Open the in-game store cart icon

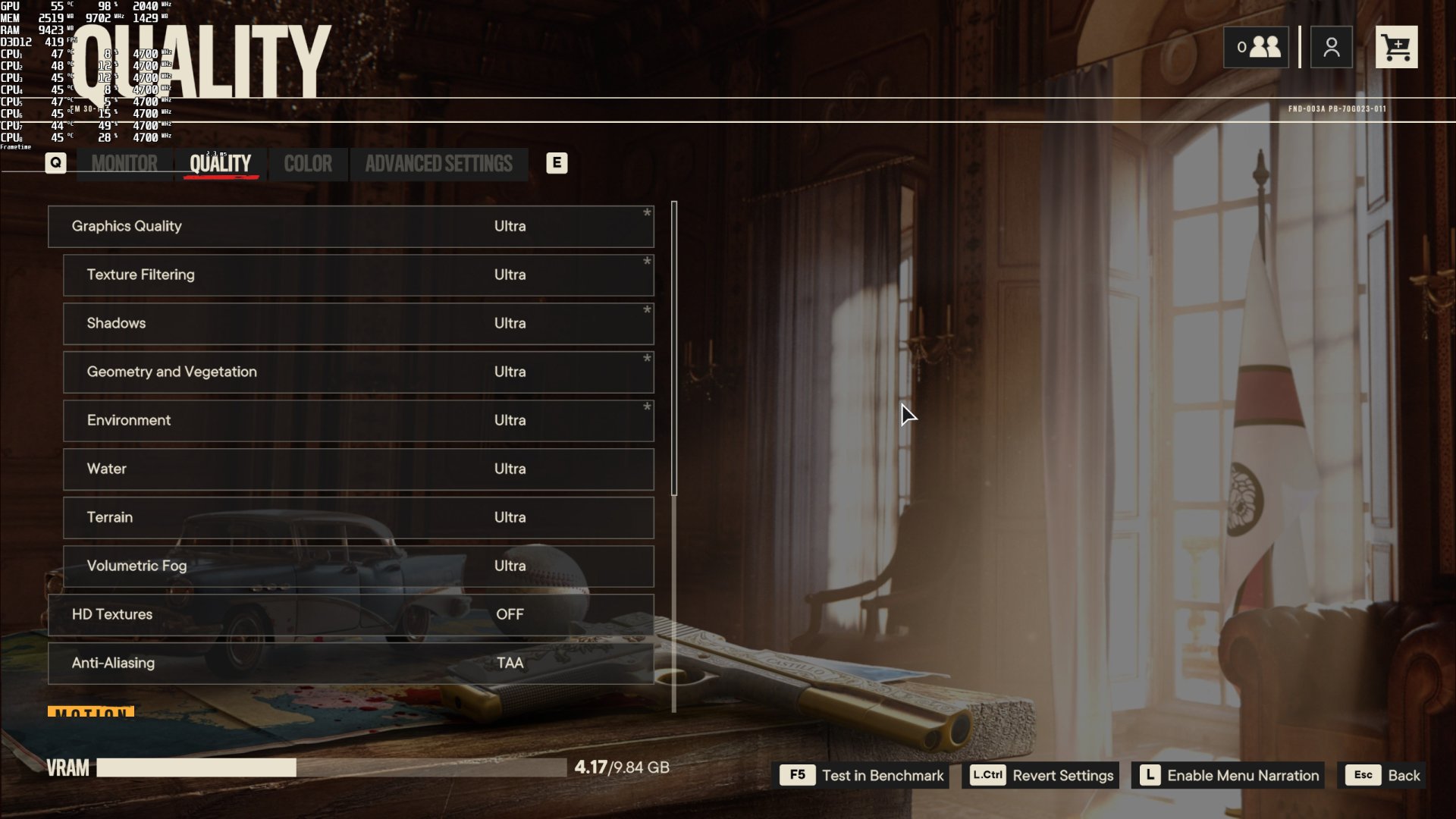(1396, 46)
